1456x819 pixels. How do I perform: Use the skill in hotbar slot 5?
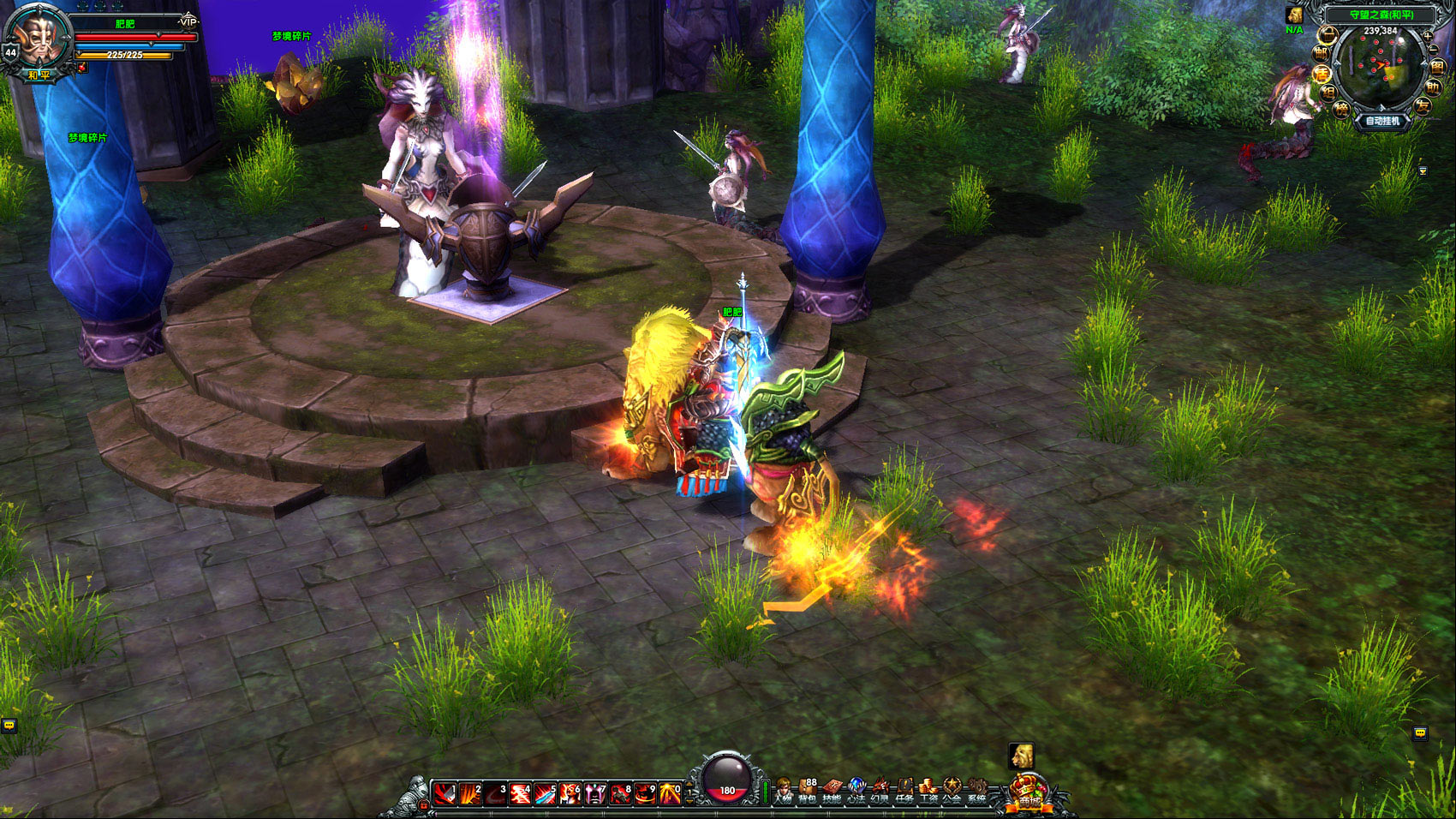click(545, 794)
